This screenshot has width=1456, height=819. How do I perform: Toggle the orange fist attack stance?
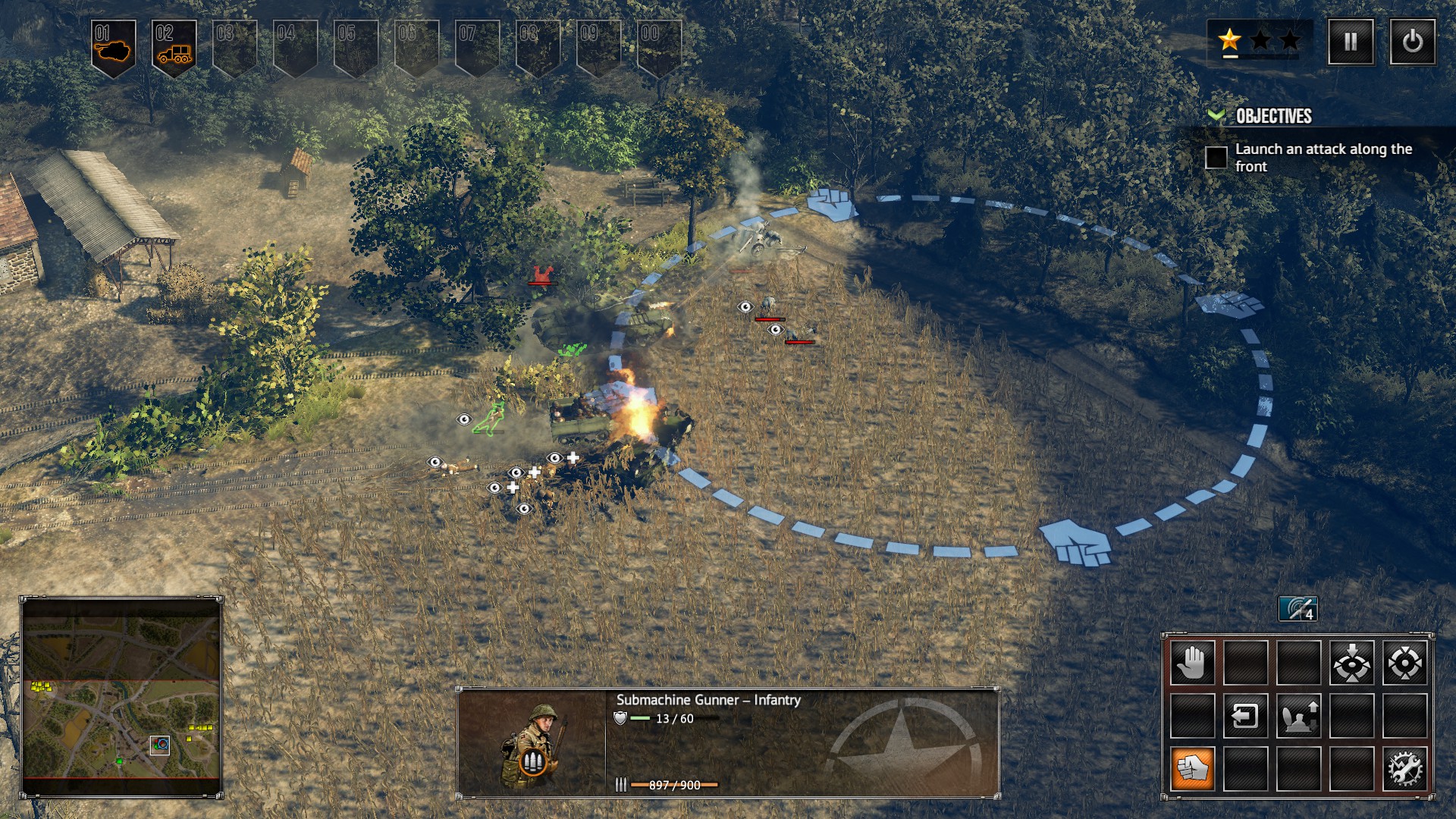coord(1192,769)
